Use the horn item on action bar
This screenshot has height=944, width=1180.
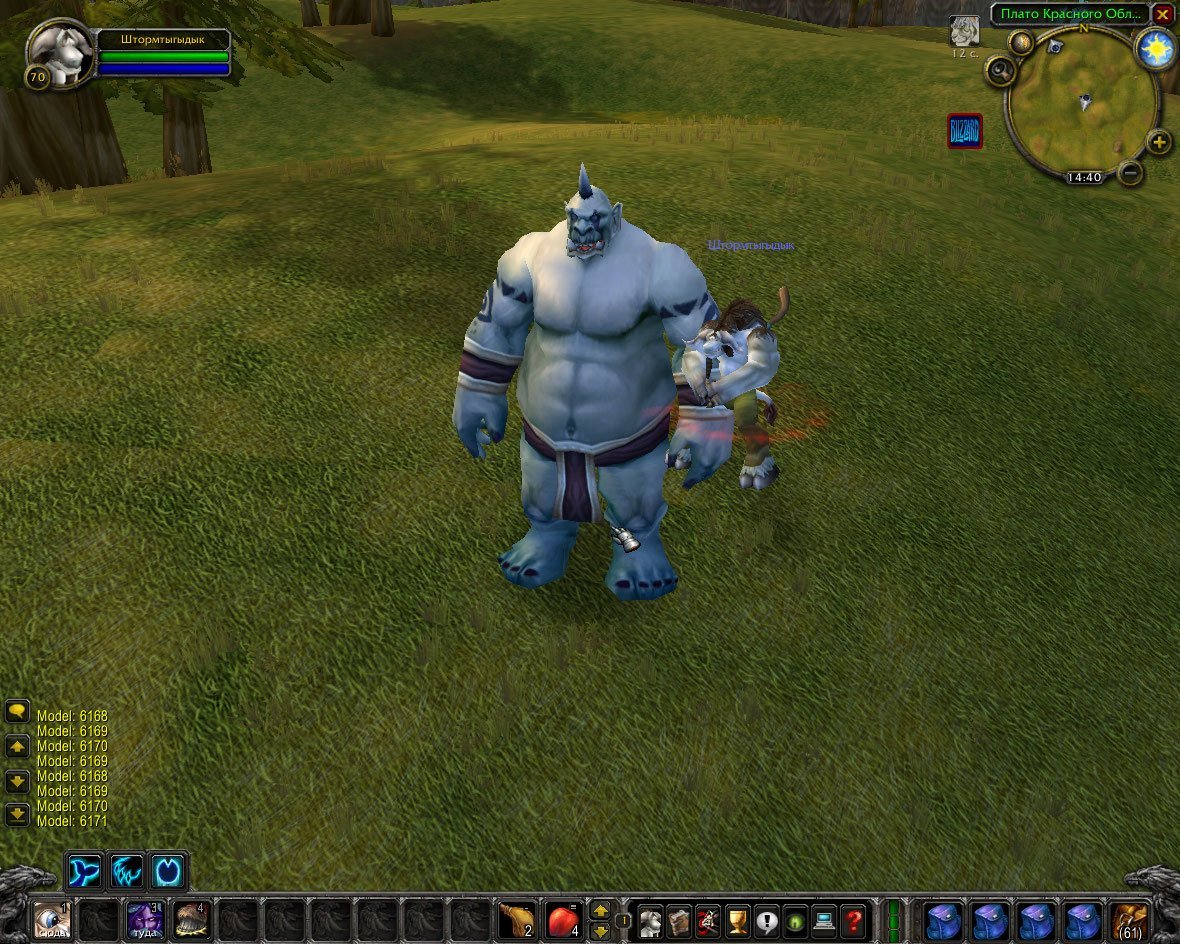(x=516, y=918)
